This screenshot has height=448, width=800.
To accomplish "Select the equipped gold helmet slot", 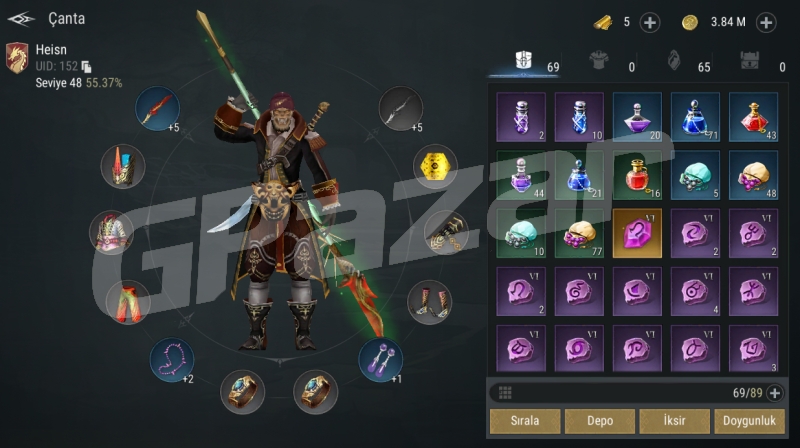I will (x=435, y=167).
